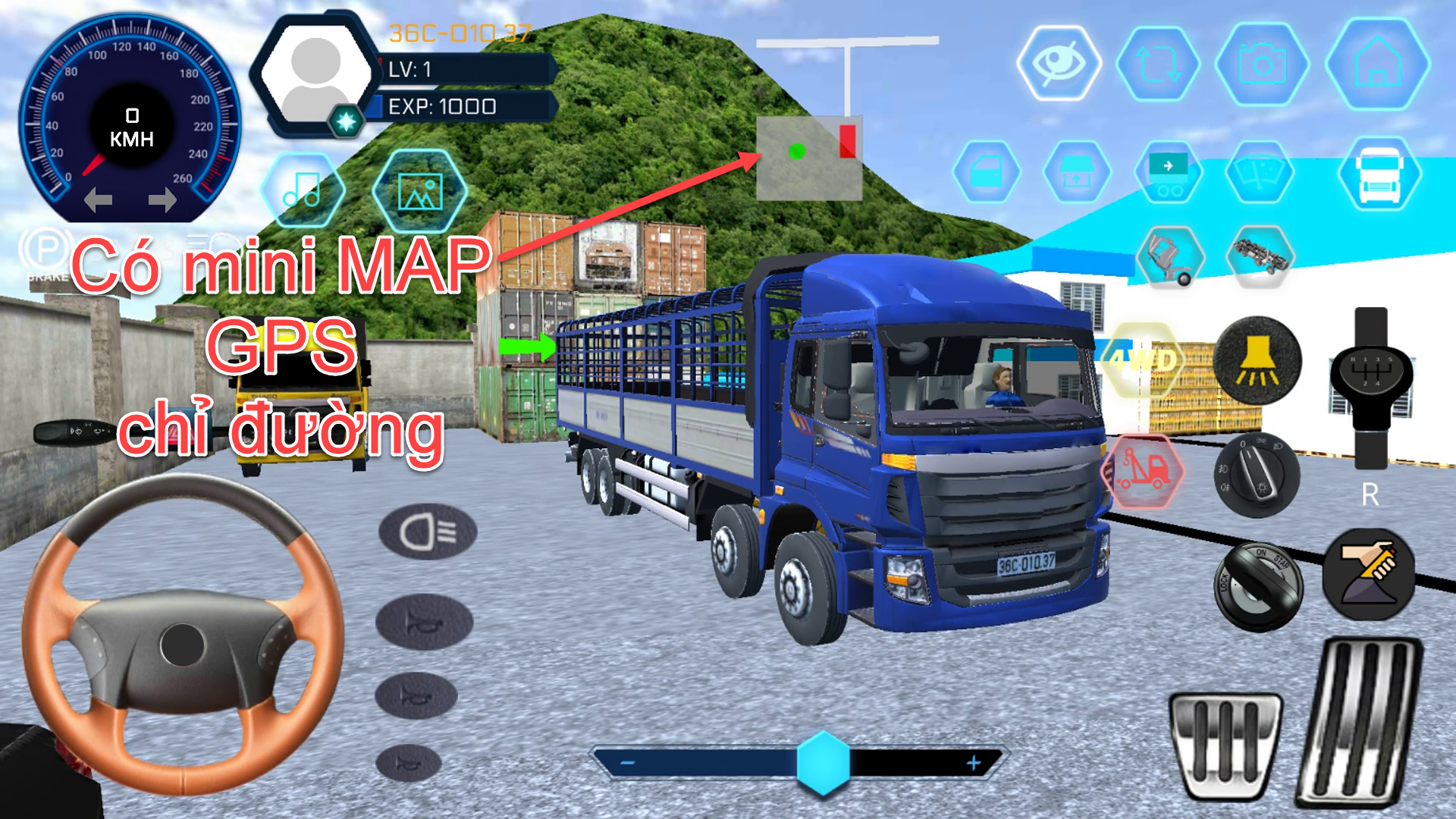Return to home menu via house icon
This screenshot has height=819, width=1456.
point(1376,65)
